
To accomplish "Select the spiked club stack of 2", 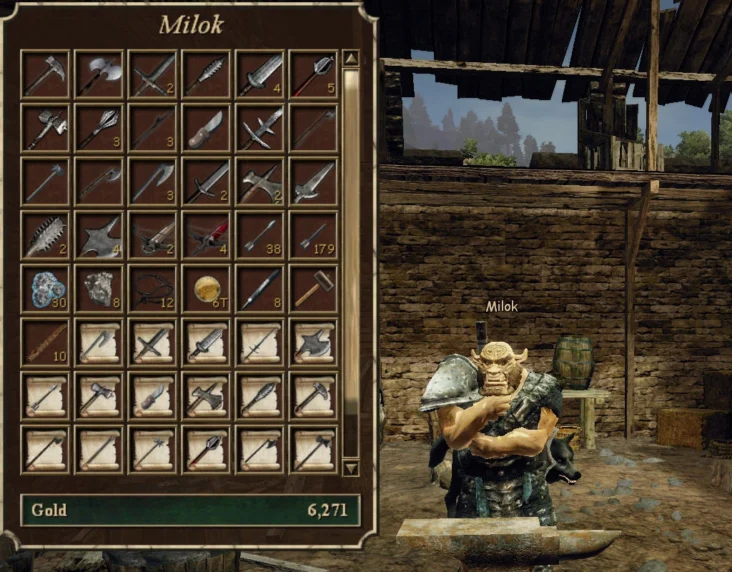I will (45, 236).
